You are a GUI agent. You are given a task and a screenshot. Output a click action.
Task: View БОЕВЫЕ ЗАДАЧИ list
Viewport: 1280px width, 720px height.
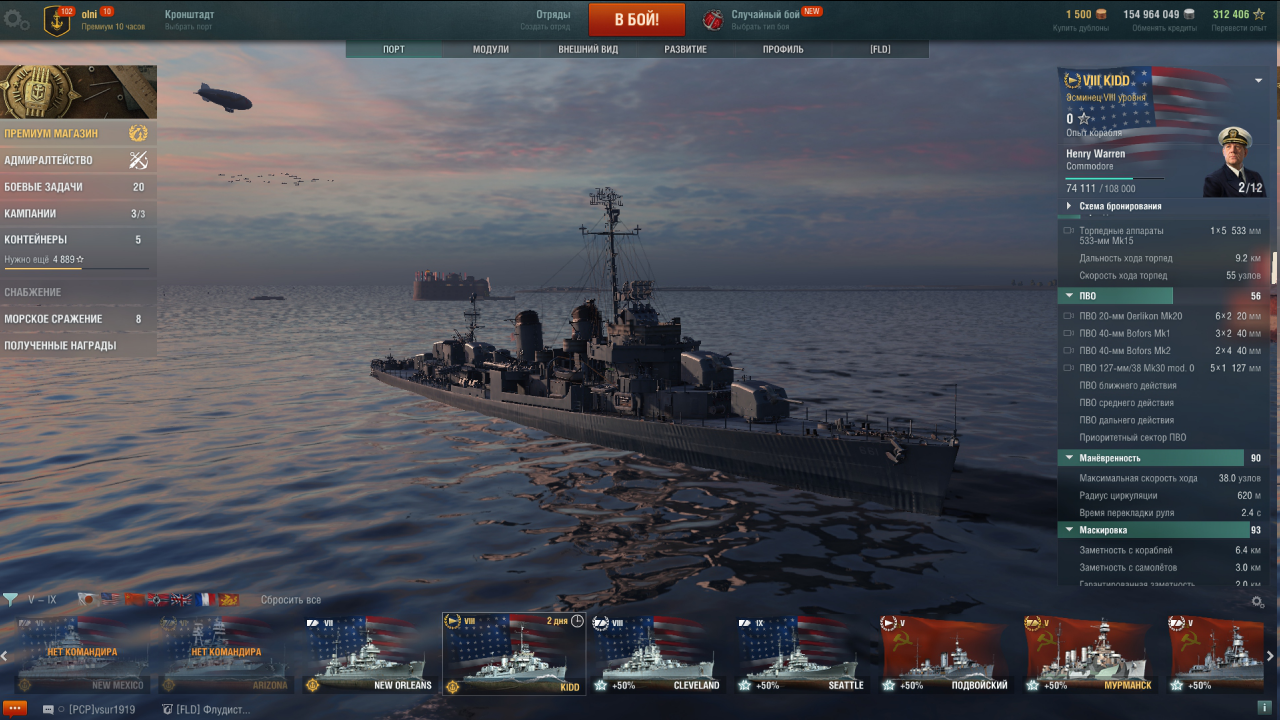click(44, 187)
